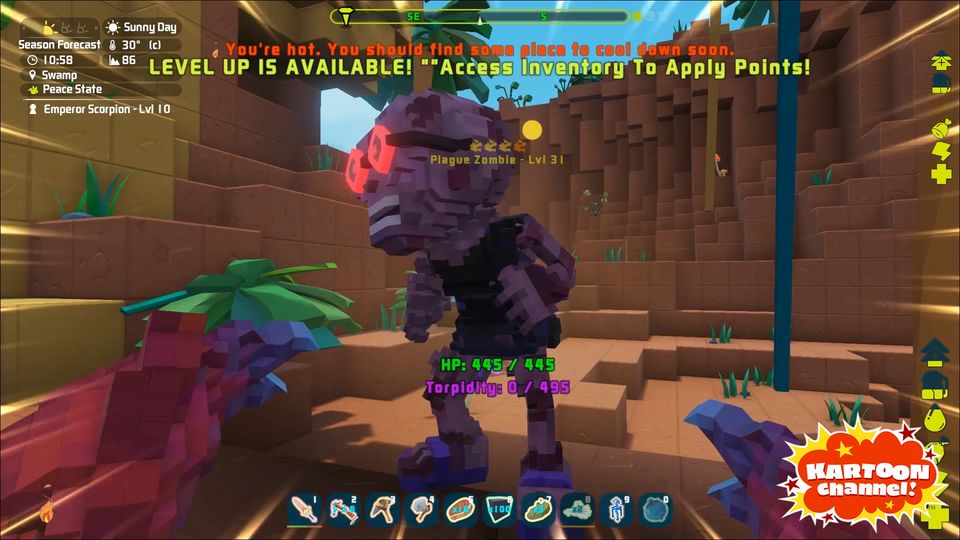The height and width of the screenshot is (540, 960).
Task: Select the blue trident item in slot 9
Action: point(617,510)
